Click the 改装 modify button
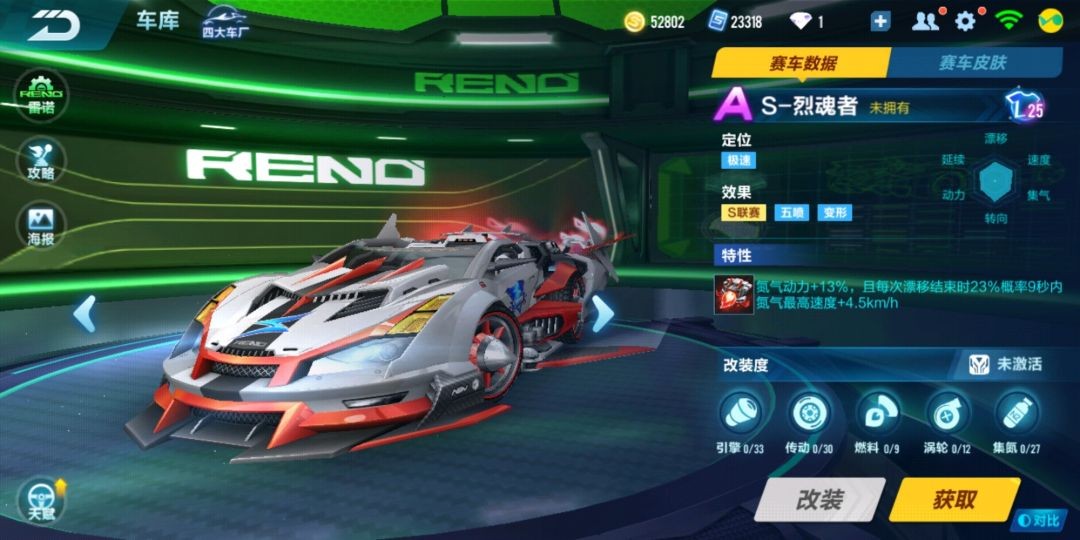 pos(819,500)
